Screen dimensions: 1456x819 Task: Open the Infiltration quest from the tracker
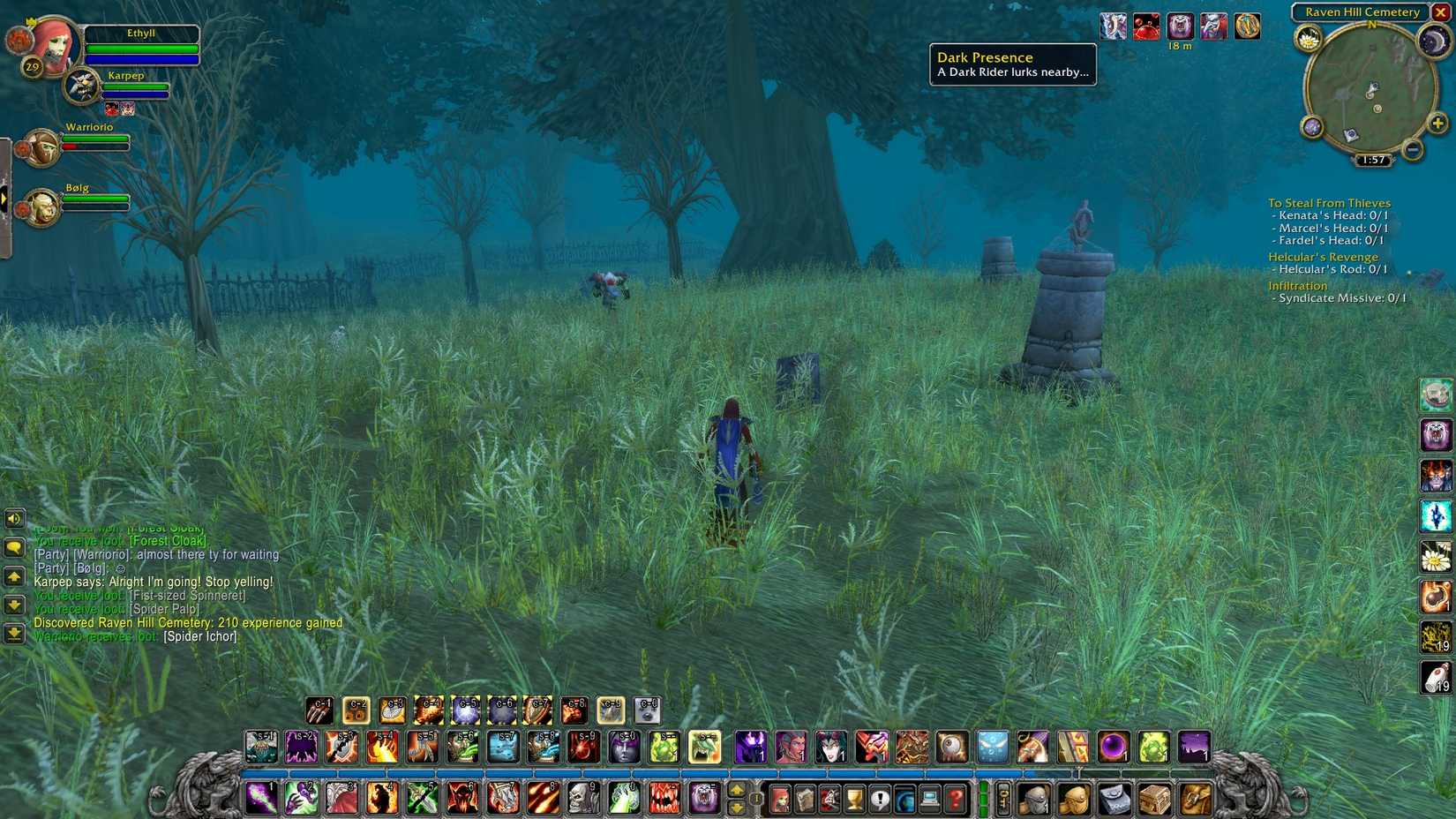(x=1297, y=285)
